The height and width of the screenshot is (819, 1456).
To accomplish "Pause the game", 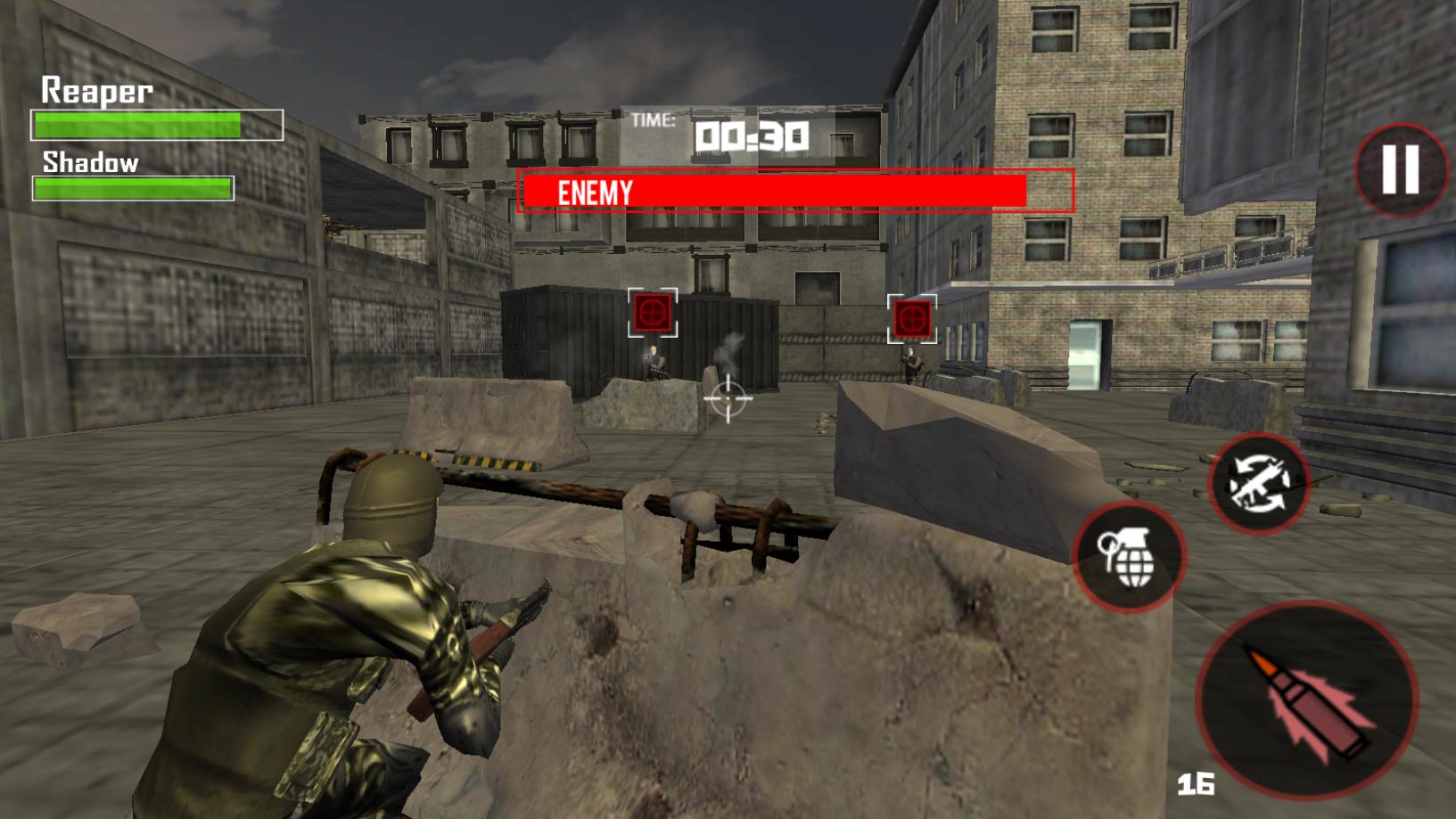I will click(1400, 168).
